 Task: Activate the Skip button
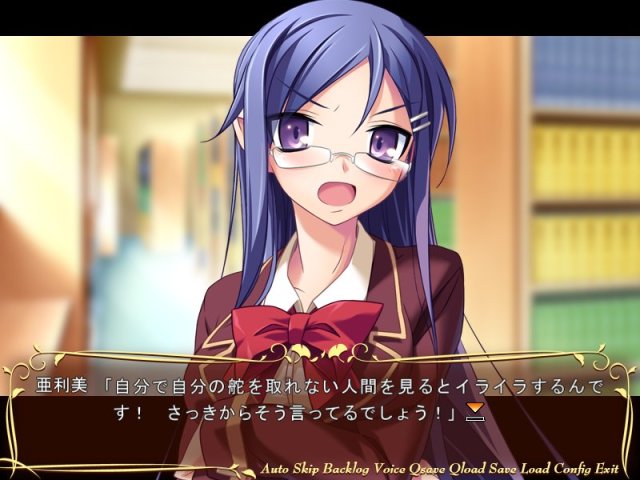pyautogui.click(x=308, y=469)
